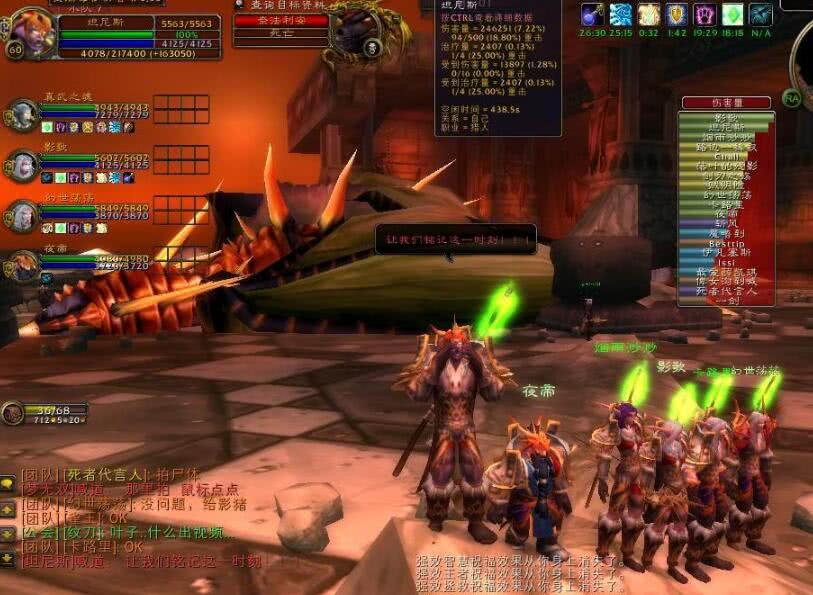This screenshot has height=595, width=813.
Task: Click the gold shield buff icon
Action: [x=677, y=15]
